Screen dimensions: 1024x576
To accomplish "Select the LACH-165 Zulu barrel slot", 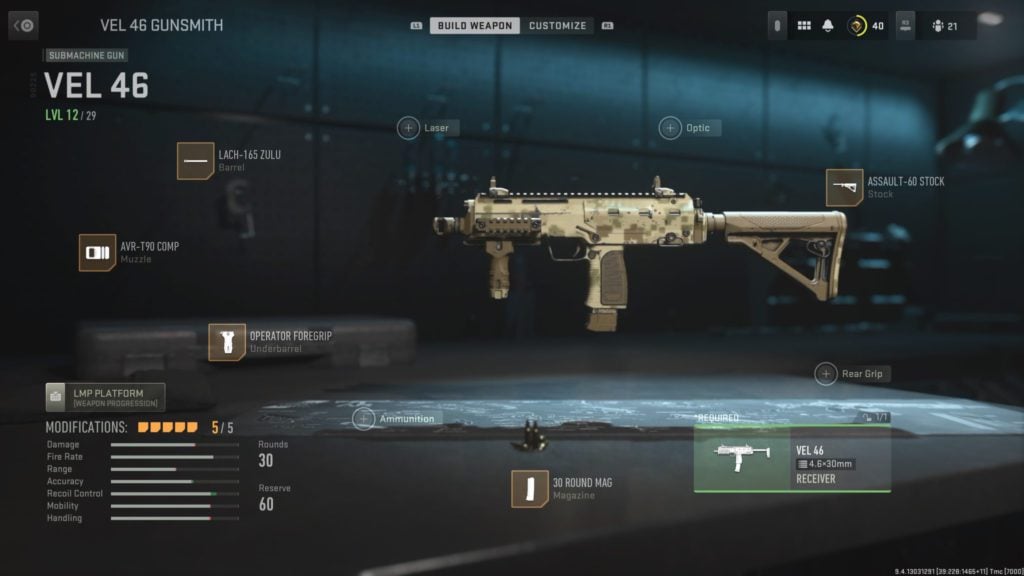I will point(195,160).
